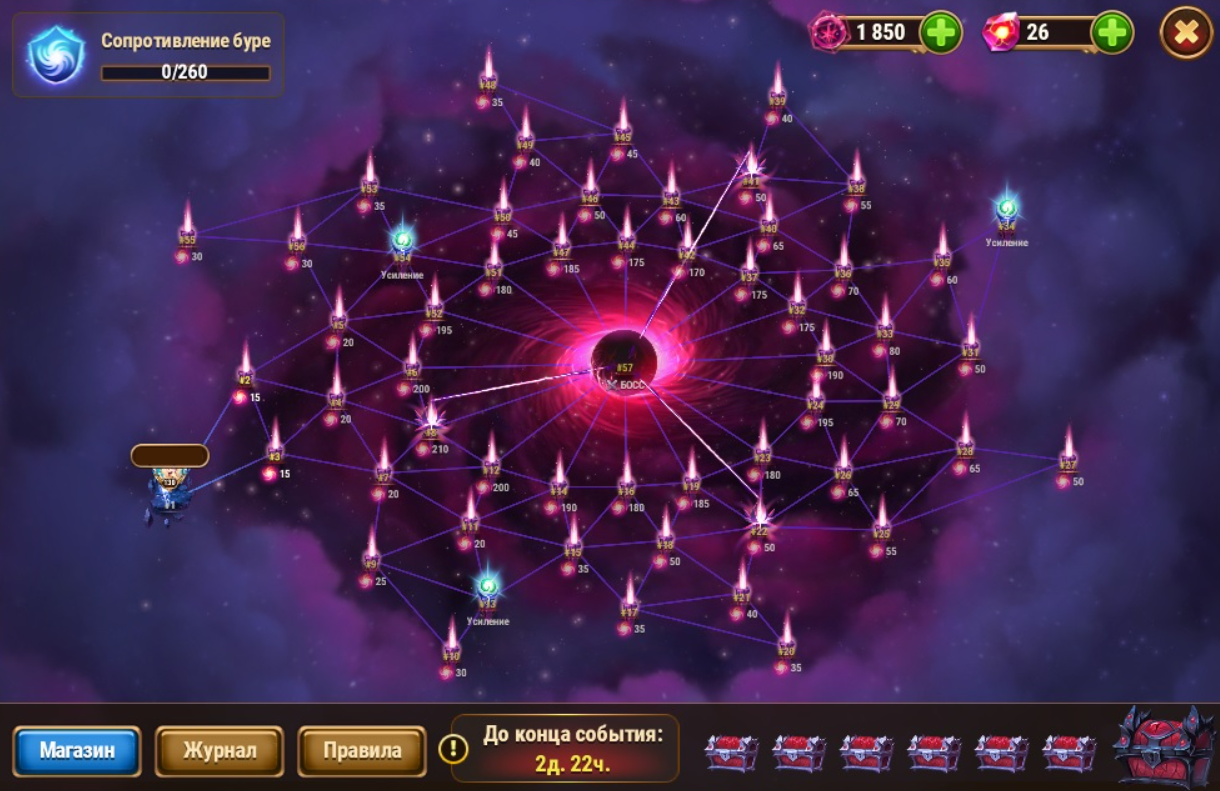Open the Журнал log

pyautogui.click(x=219, y=751)
